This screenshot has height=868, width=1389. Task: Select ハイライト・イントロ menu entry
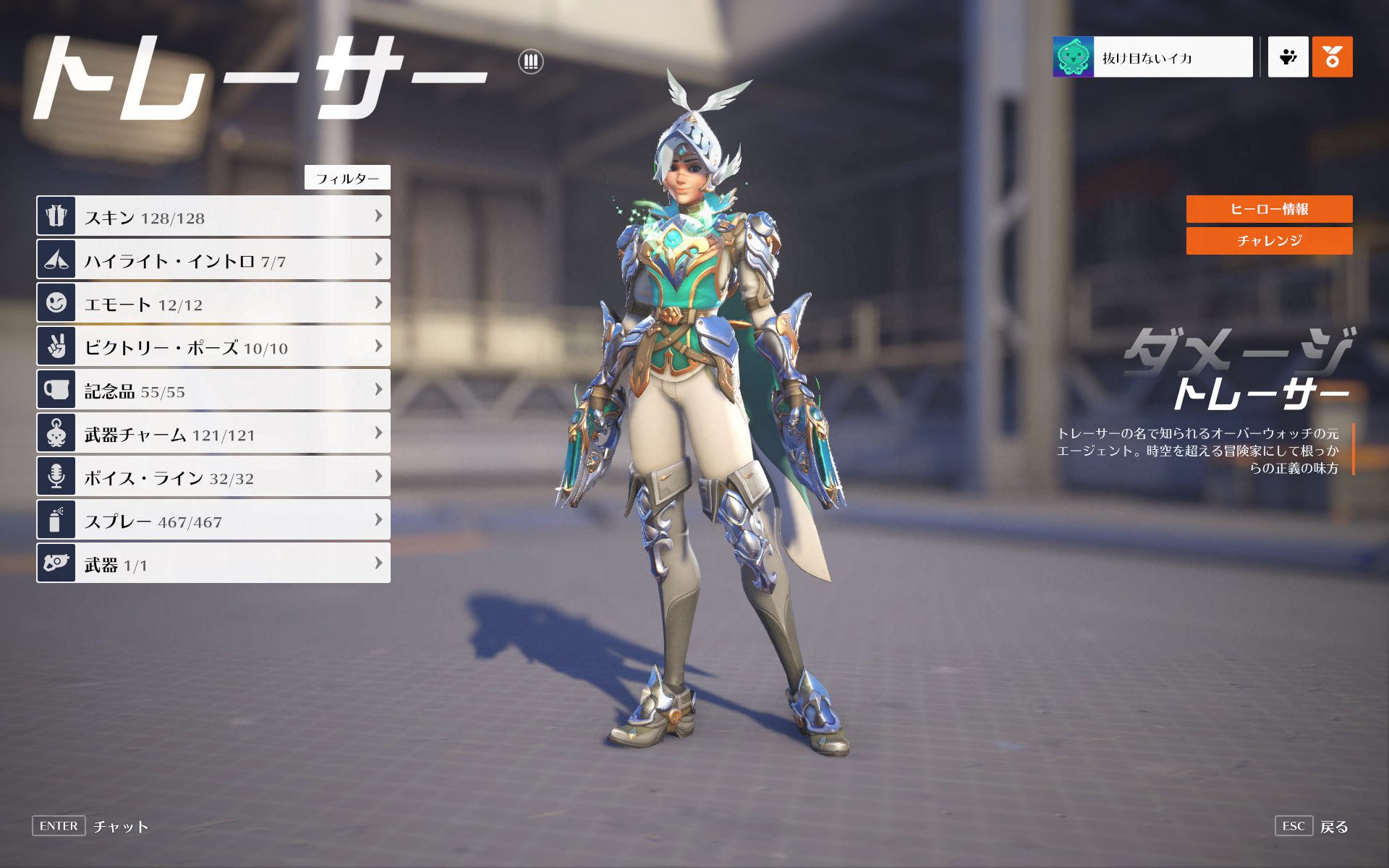[213, 260]
